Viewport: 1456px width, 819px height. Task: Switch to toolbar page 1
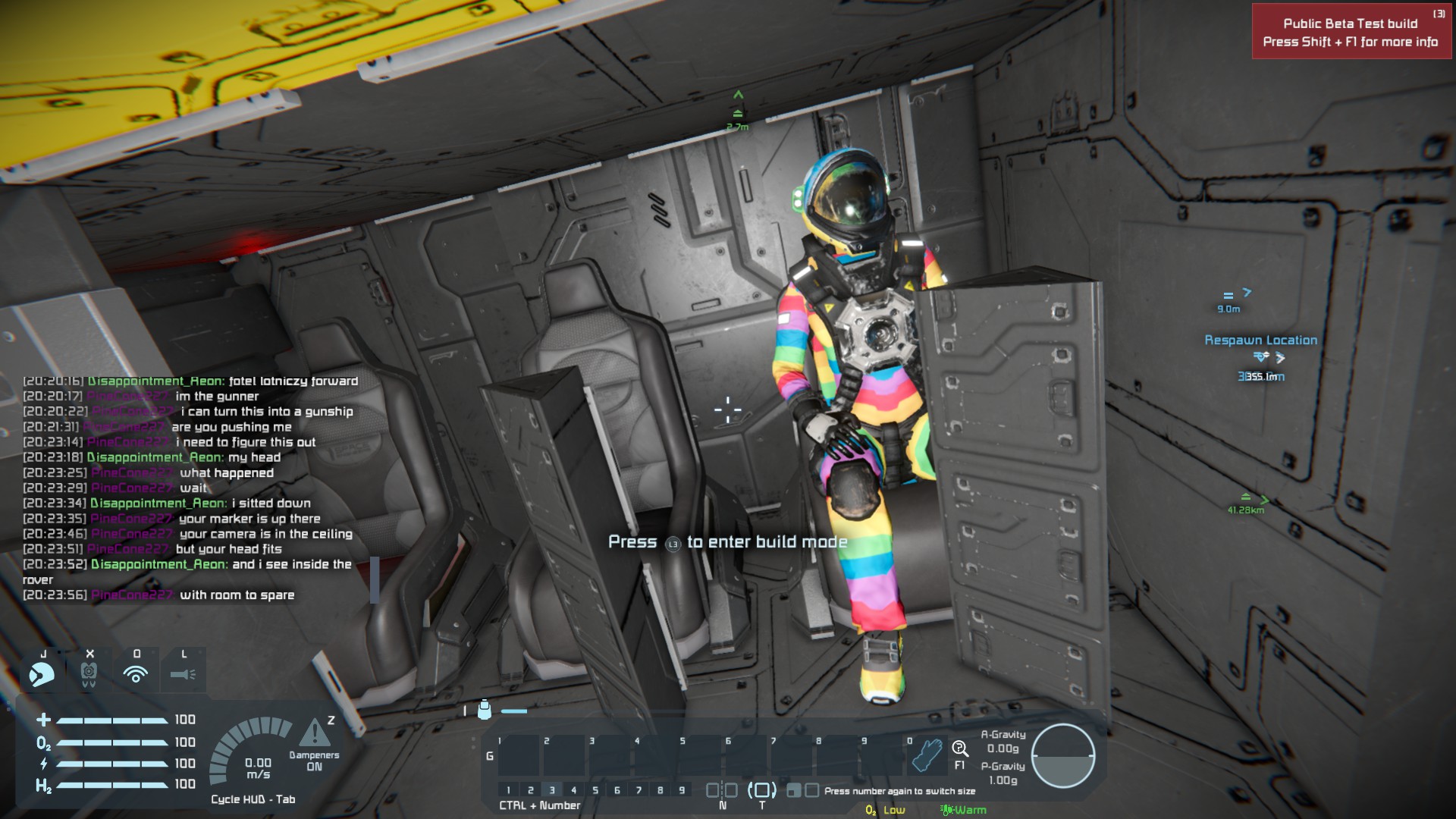pyautogui.click(x=509, y=790)
